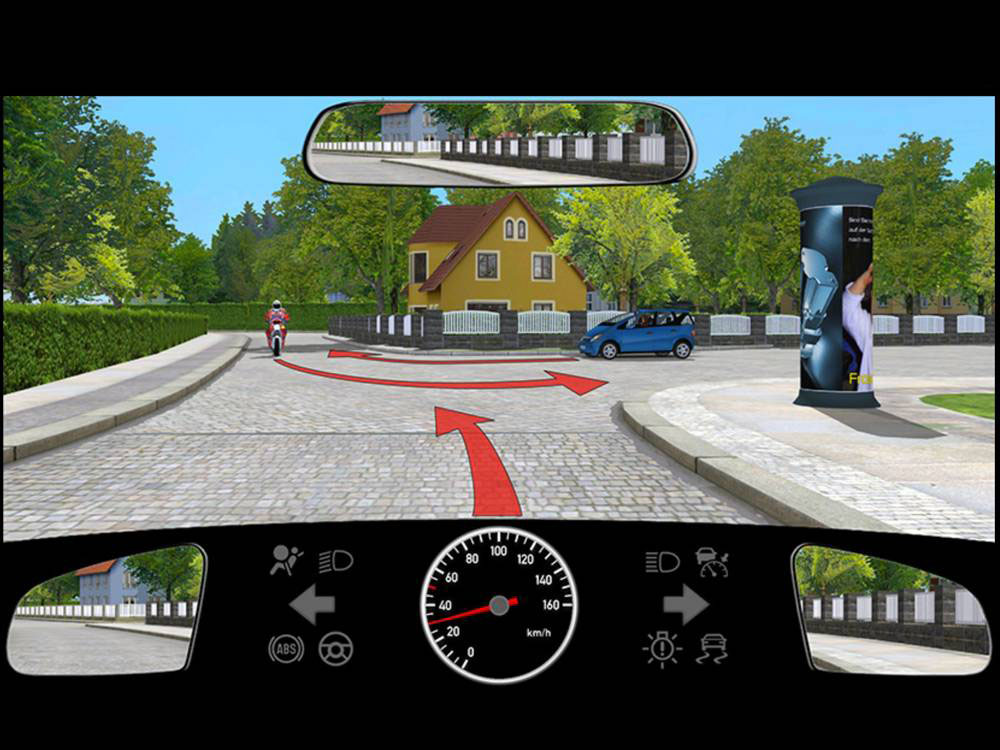Image resolution: width=1000 pixels, height=750 pixels.
Task: Toggle the skidding car stability icon
Action: point(712,649)
